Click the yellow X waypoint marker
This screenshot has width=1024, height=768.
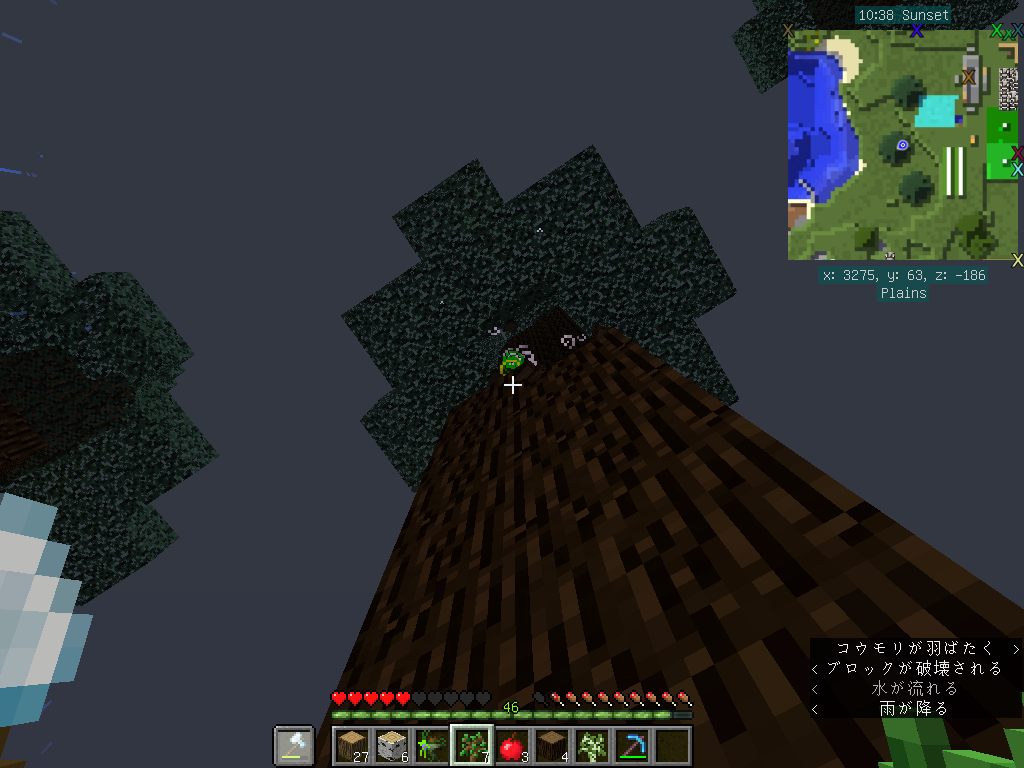(1017, 261)
